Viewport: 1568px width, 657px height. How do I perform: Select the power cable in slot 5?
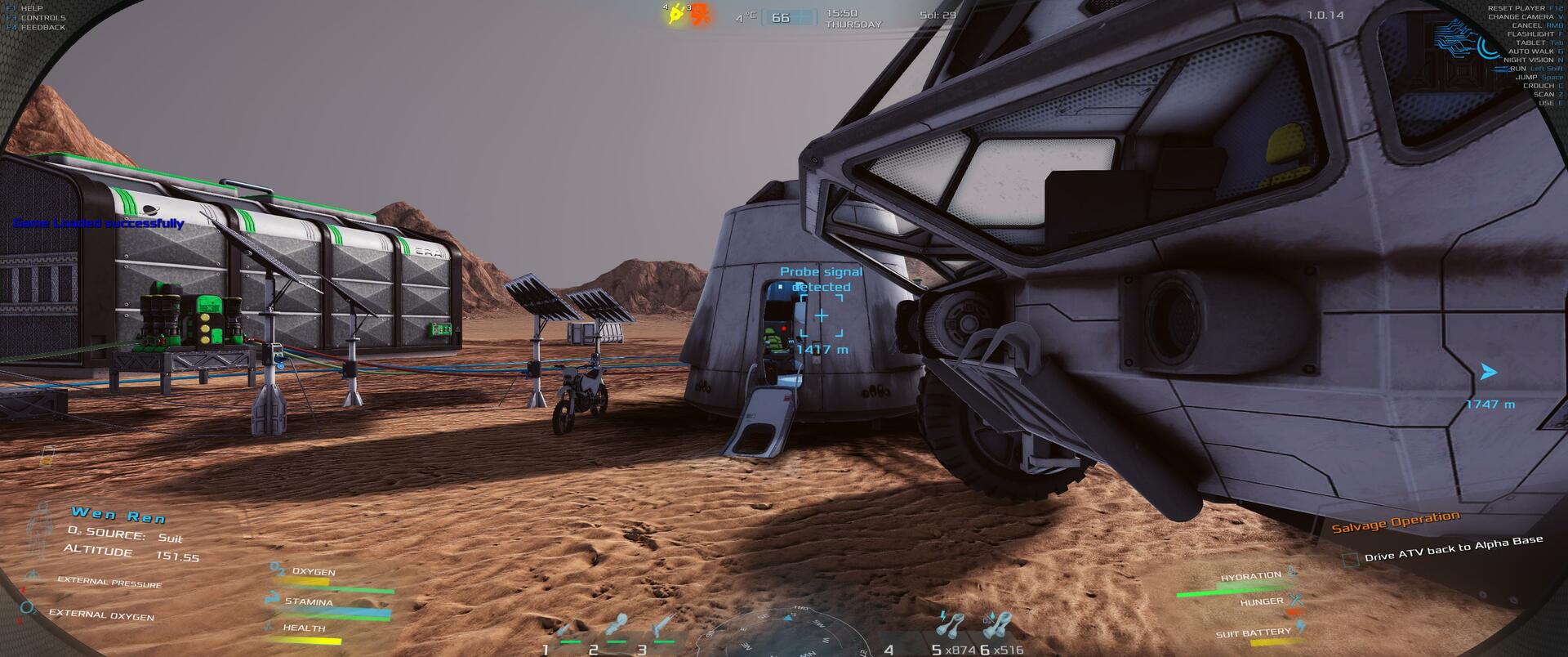click(x=950, y=626)
